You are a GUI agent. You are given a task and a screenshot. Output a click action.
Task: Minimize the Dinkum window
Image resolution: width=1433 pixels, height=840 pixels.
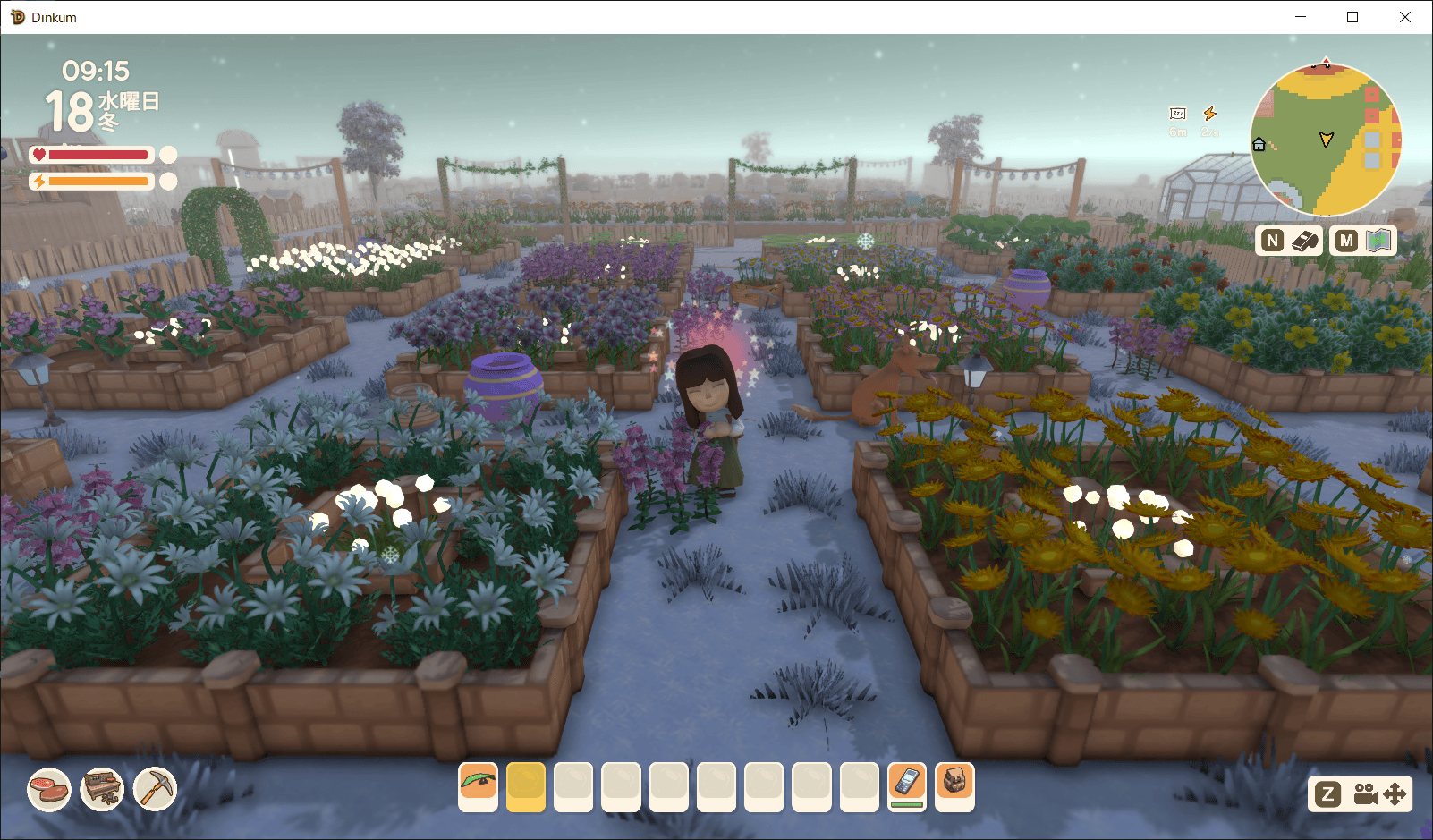pos(1301,17)
